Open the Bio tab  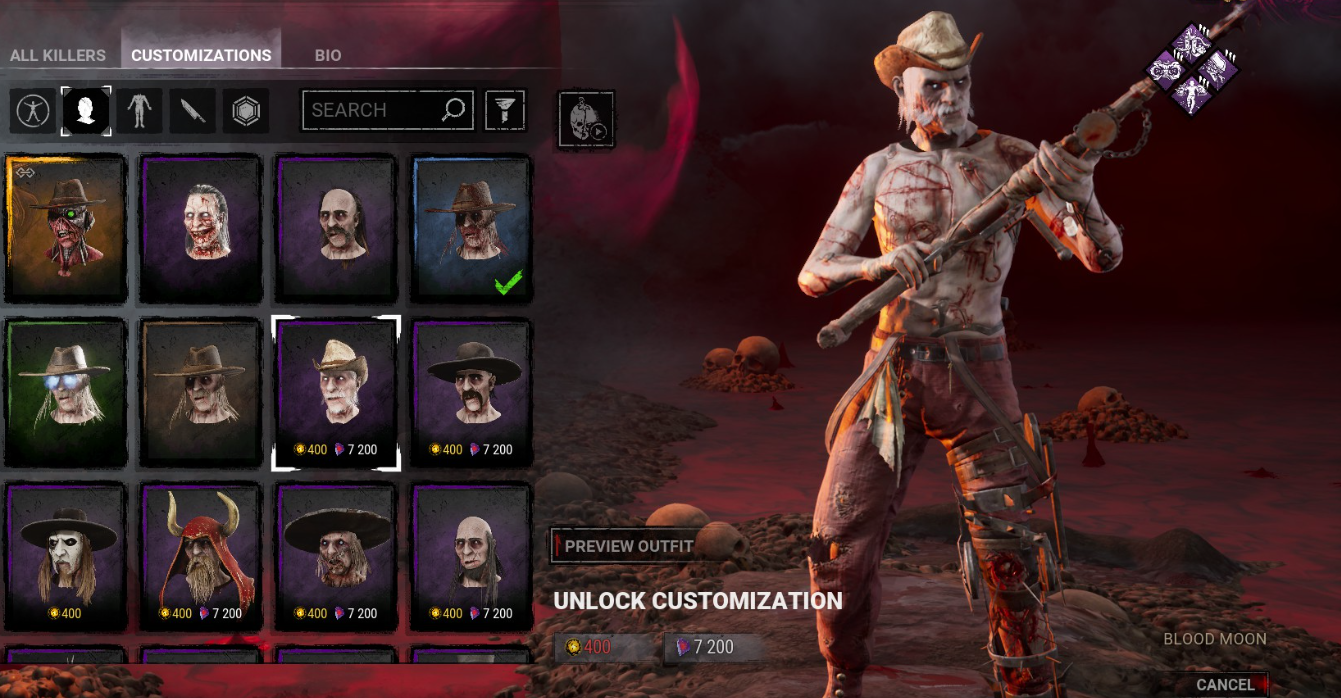(x=328, y=56)
